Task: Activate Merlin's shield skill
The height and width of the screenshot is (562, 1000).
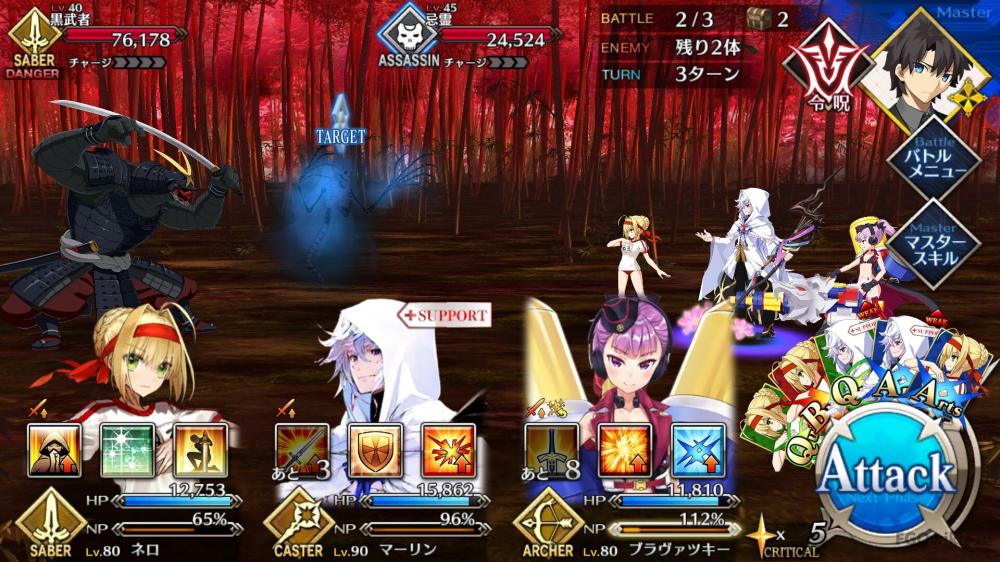Action: tap(374, 450)
